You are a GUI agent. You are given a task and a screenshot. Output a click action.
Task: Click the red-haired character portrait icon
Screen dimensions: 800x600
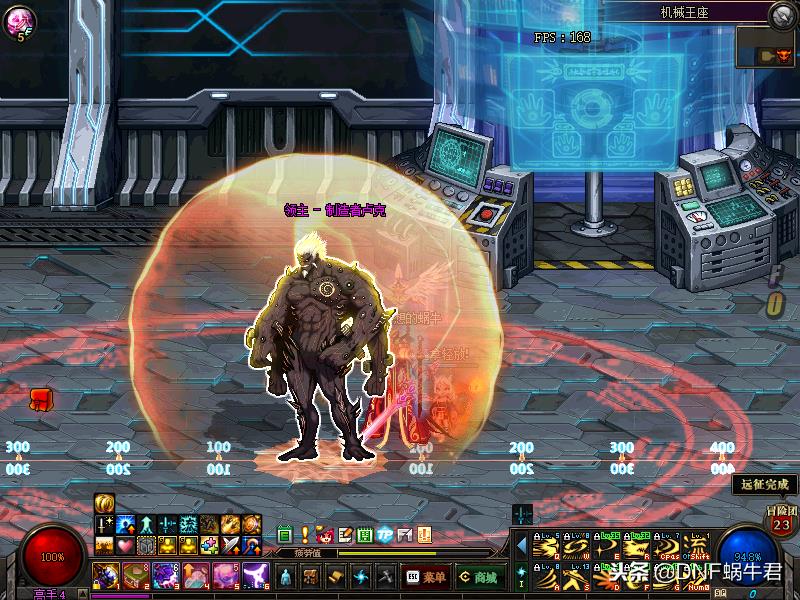click(x=325, y=535)
